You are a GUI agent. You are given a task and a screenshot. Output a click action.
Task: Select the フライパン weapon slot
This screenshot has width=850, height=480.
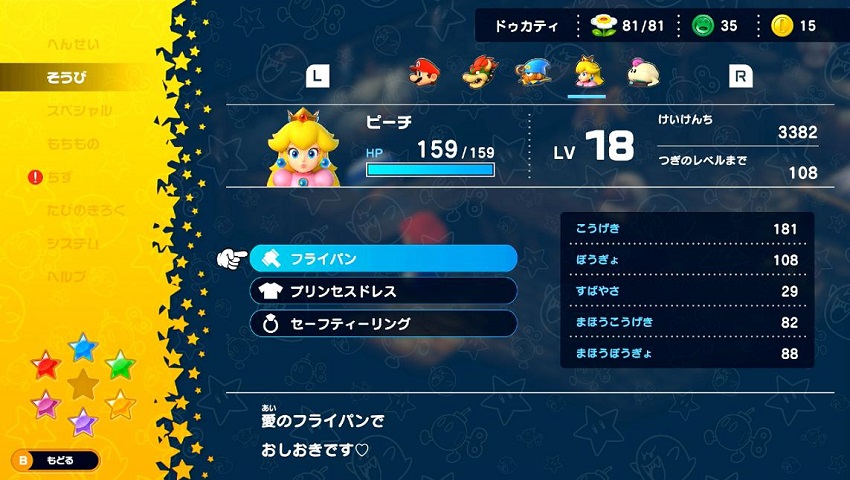384,258
